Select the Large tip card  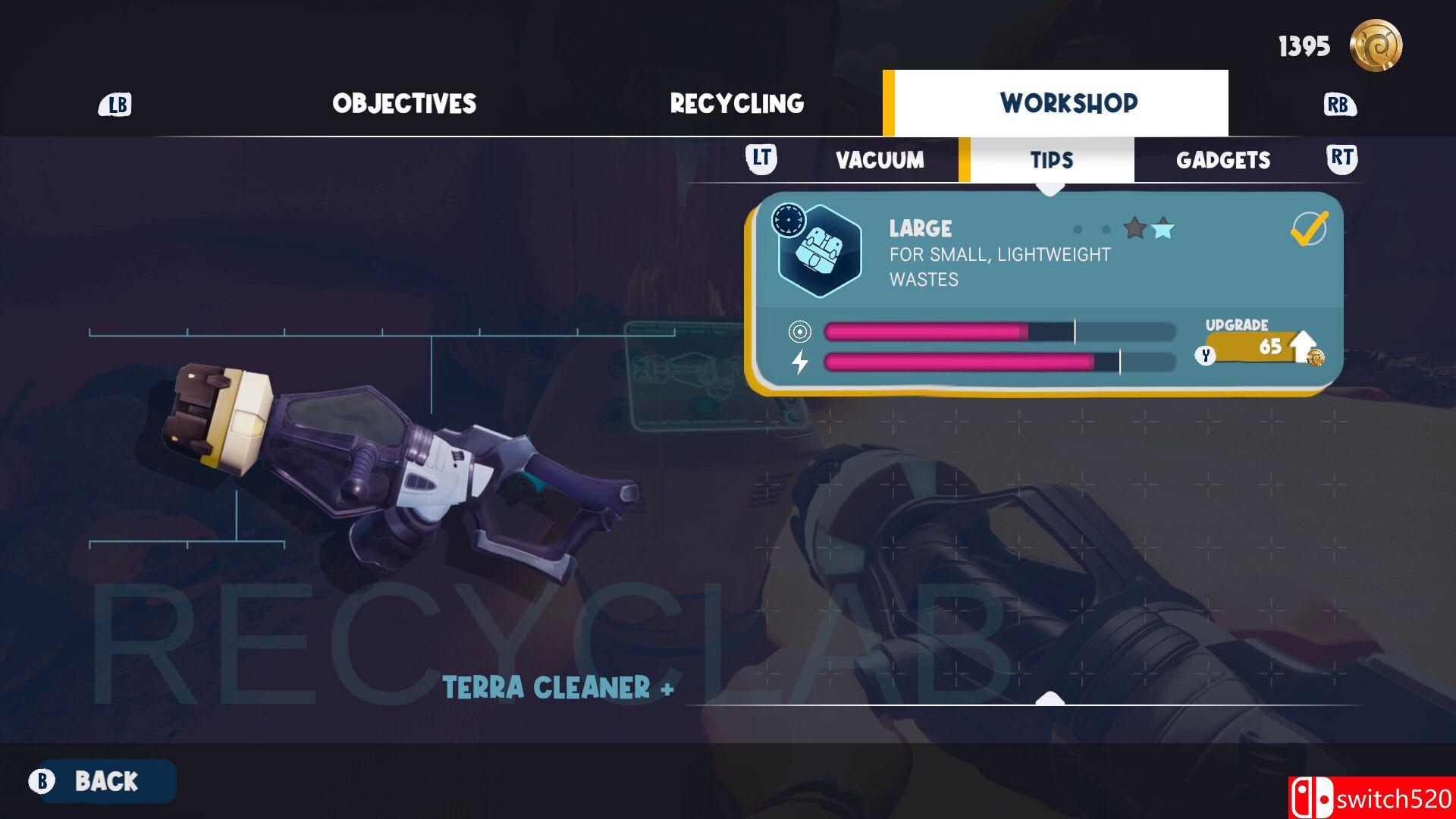point(1046,292)
